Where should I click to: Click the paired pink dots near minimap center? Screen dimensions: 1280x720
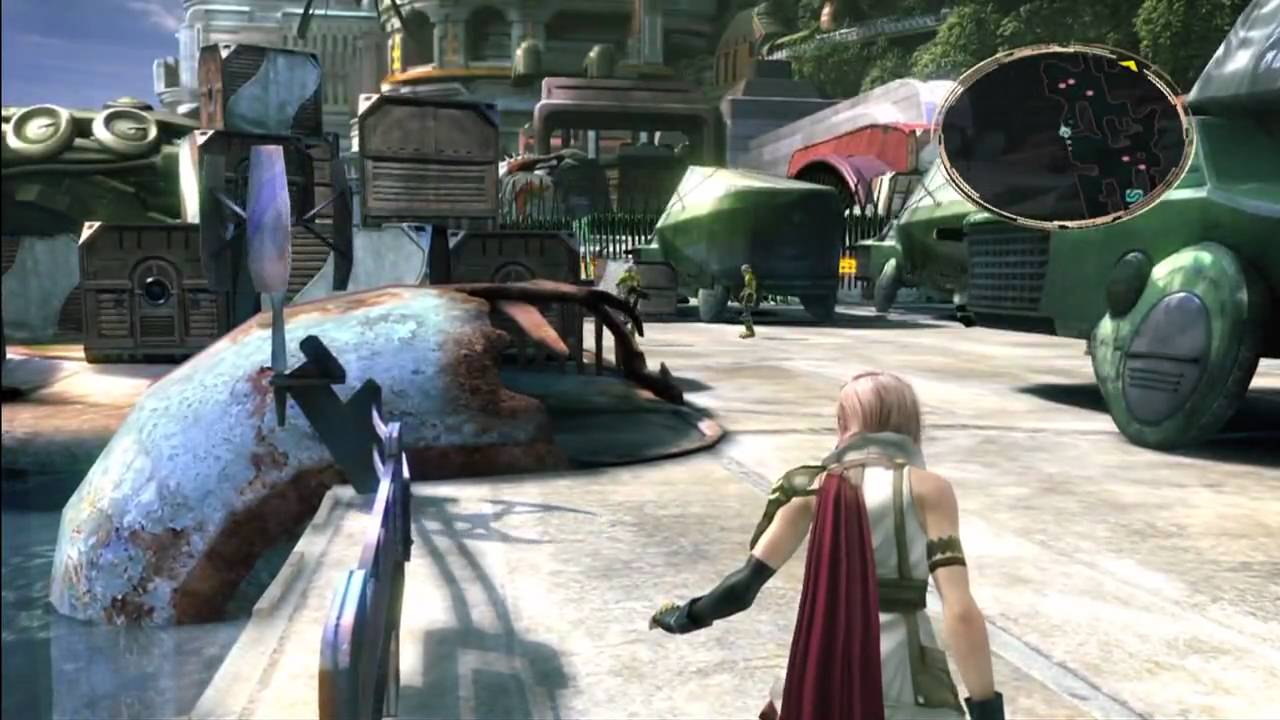[x=1066, y=82]
